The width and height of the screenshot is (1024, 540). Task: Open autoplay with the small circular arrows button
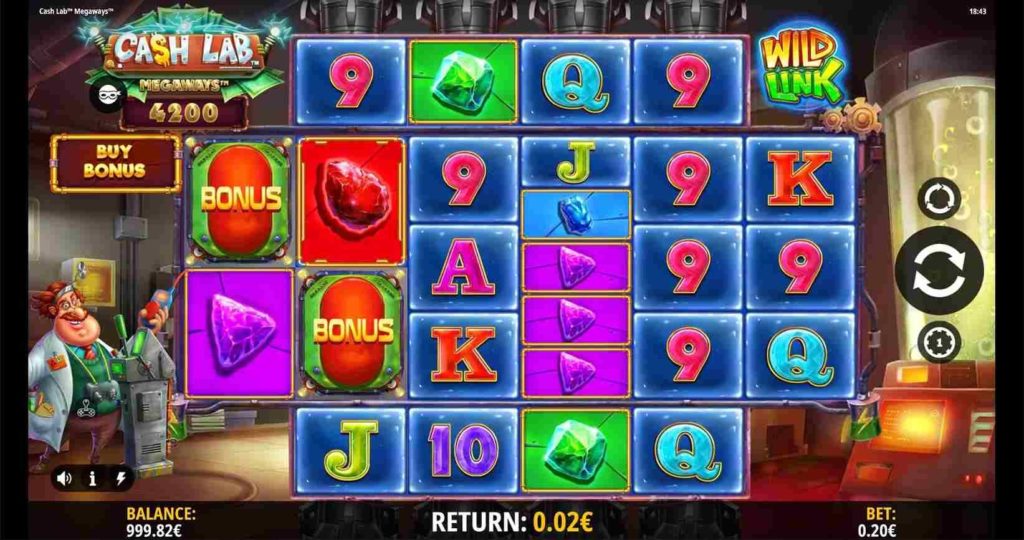938,198
